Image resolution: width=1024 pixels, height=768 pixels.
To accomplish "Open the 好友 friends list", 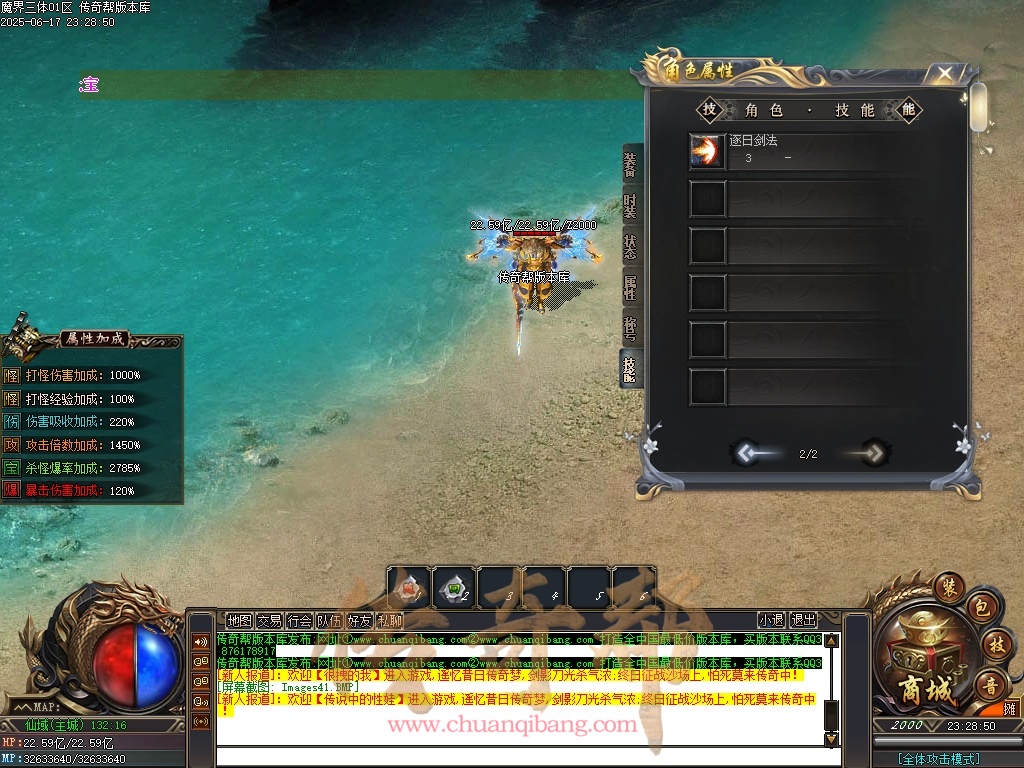I will tap(359, 620).
